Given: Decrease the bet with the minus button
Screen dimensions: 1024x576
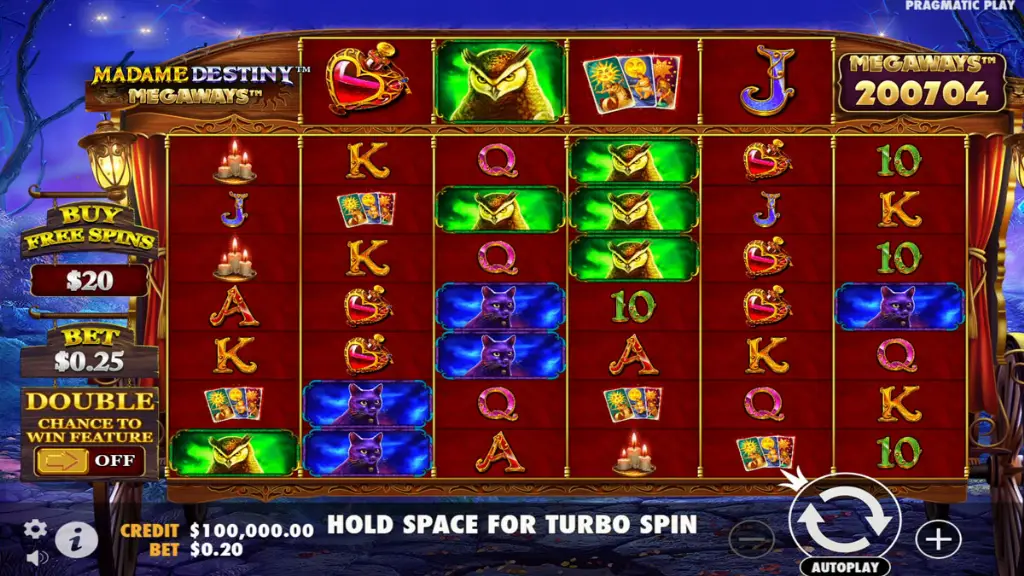Looking at the screenshot, I should (x=751, y=540).
